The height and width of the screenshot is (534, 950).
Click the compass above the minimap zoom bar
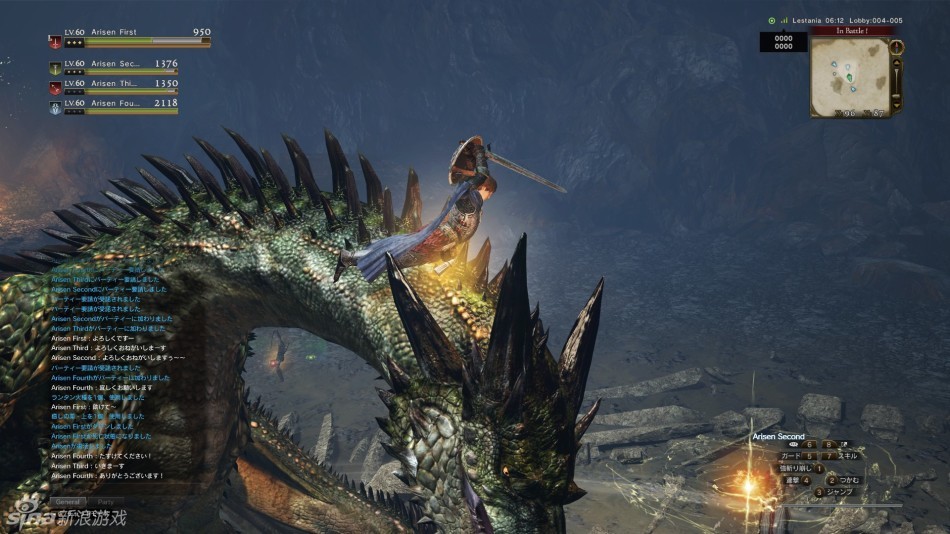[x=896, y=46]
